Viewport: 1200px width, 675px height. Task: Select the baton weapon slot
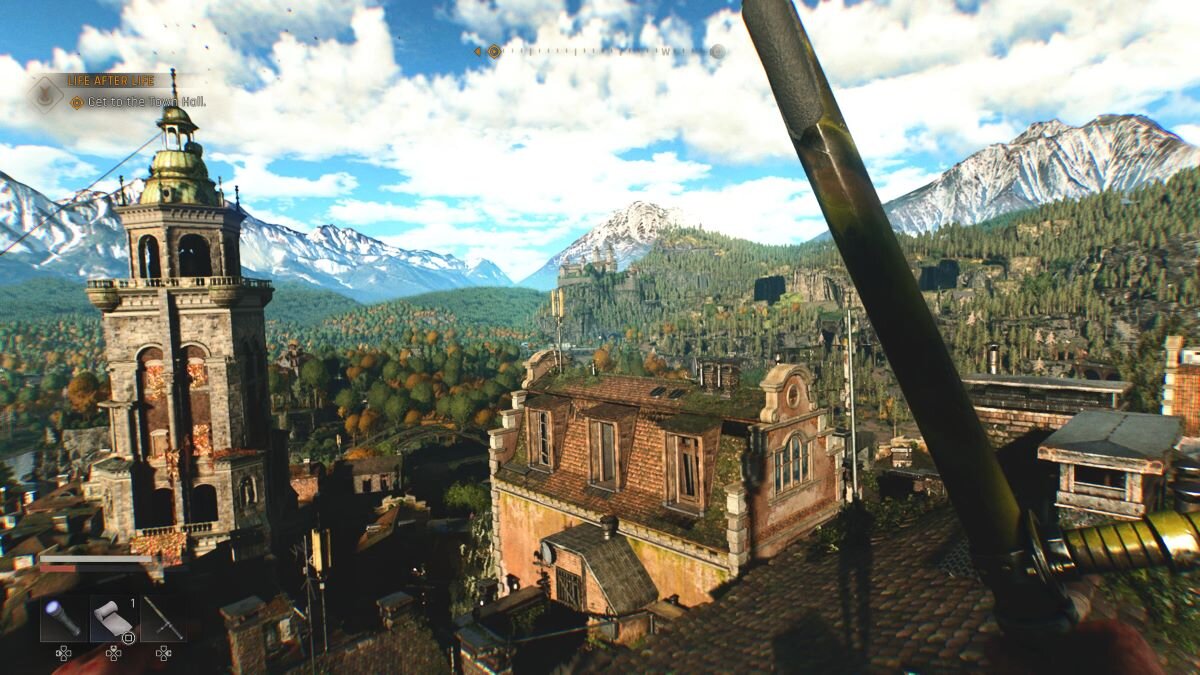[x=163, y=618]
